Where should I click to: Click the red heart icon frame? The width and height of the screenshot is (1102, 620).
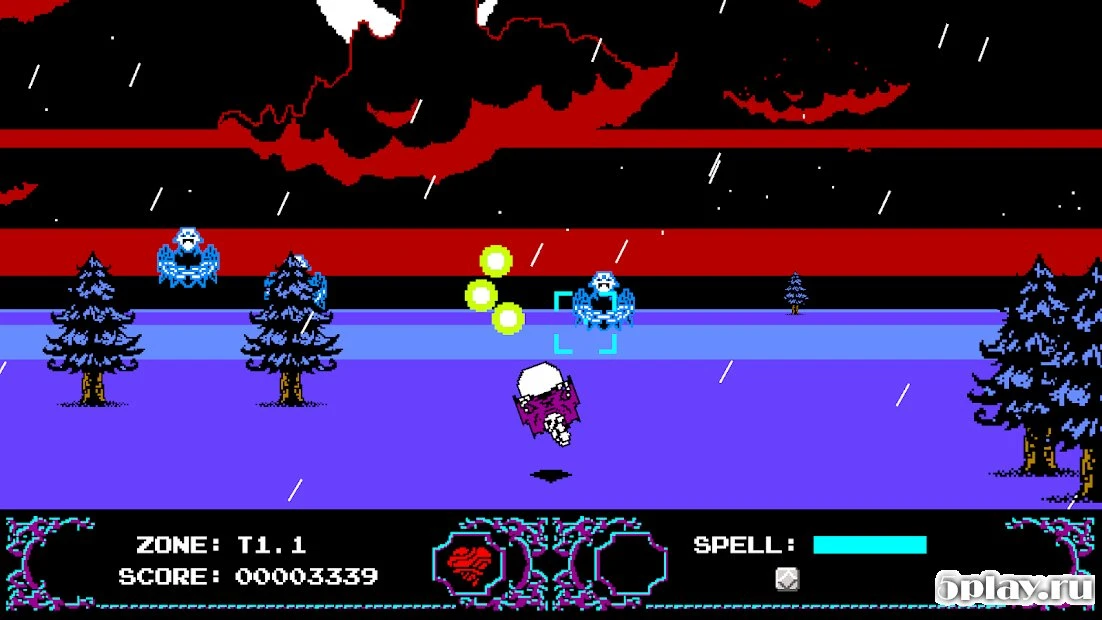tap(470, 563)
